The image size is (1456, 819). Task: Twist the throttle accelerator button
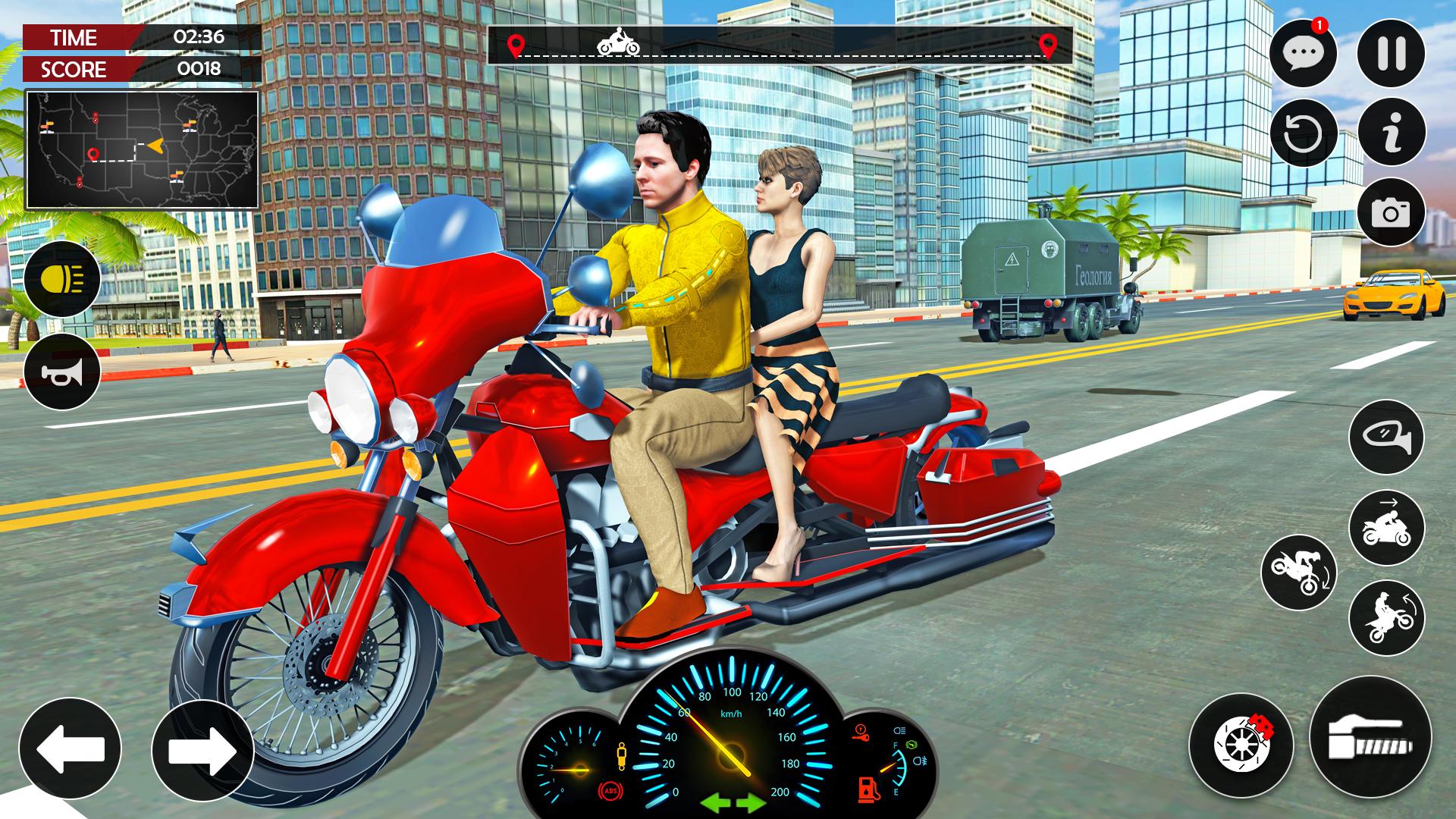tap(1370, 736)
